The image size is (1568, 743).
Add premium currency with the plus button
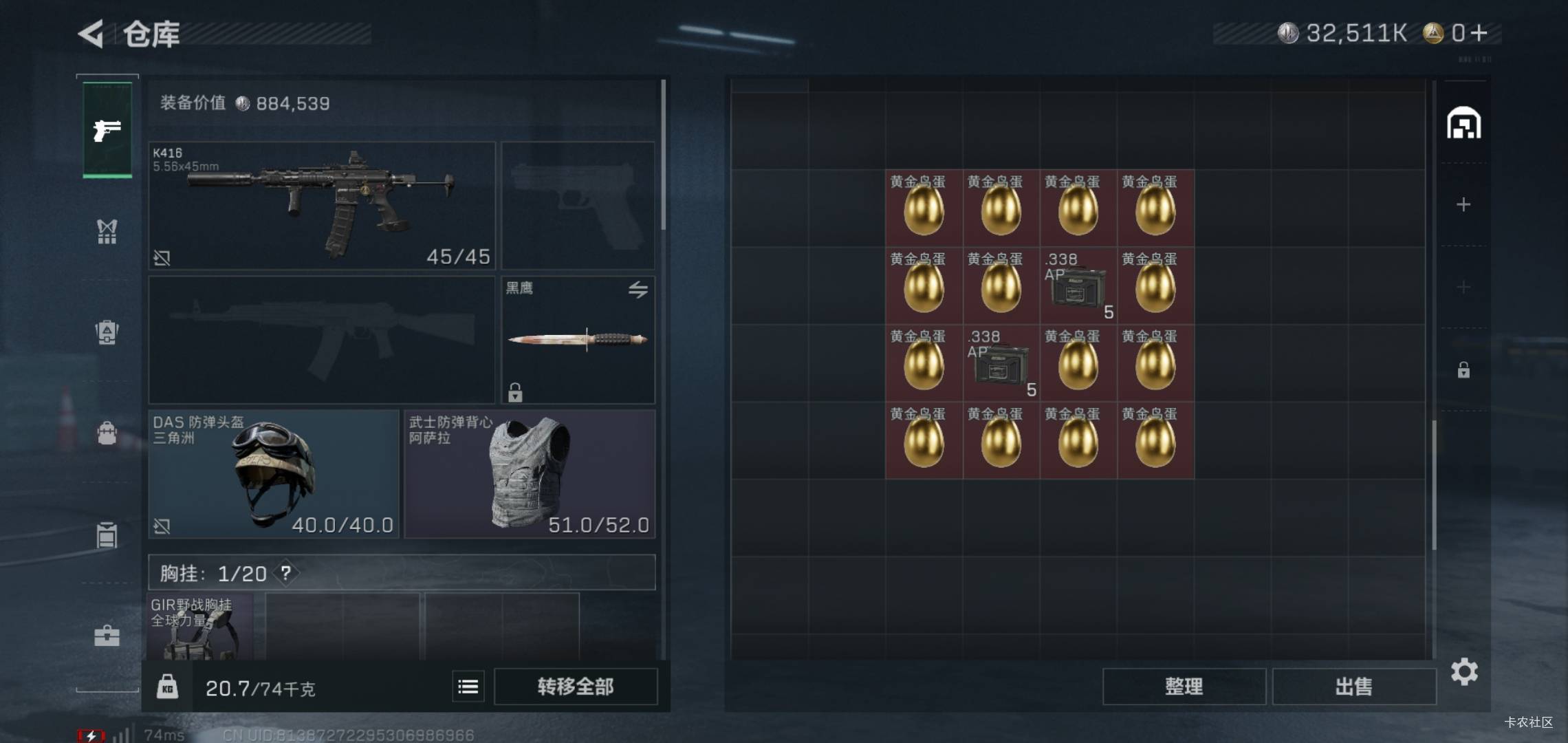1479,33
